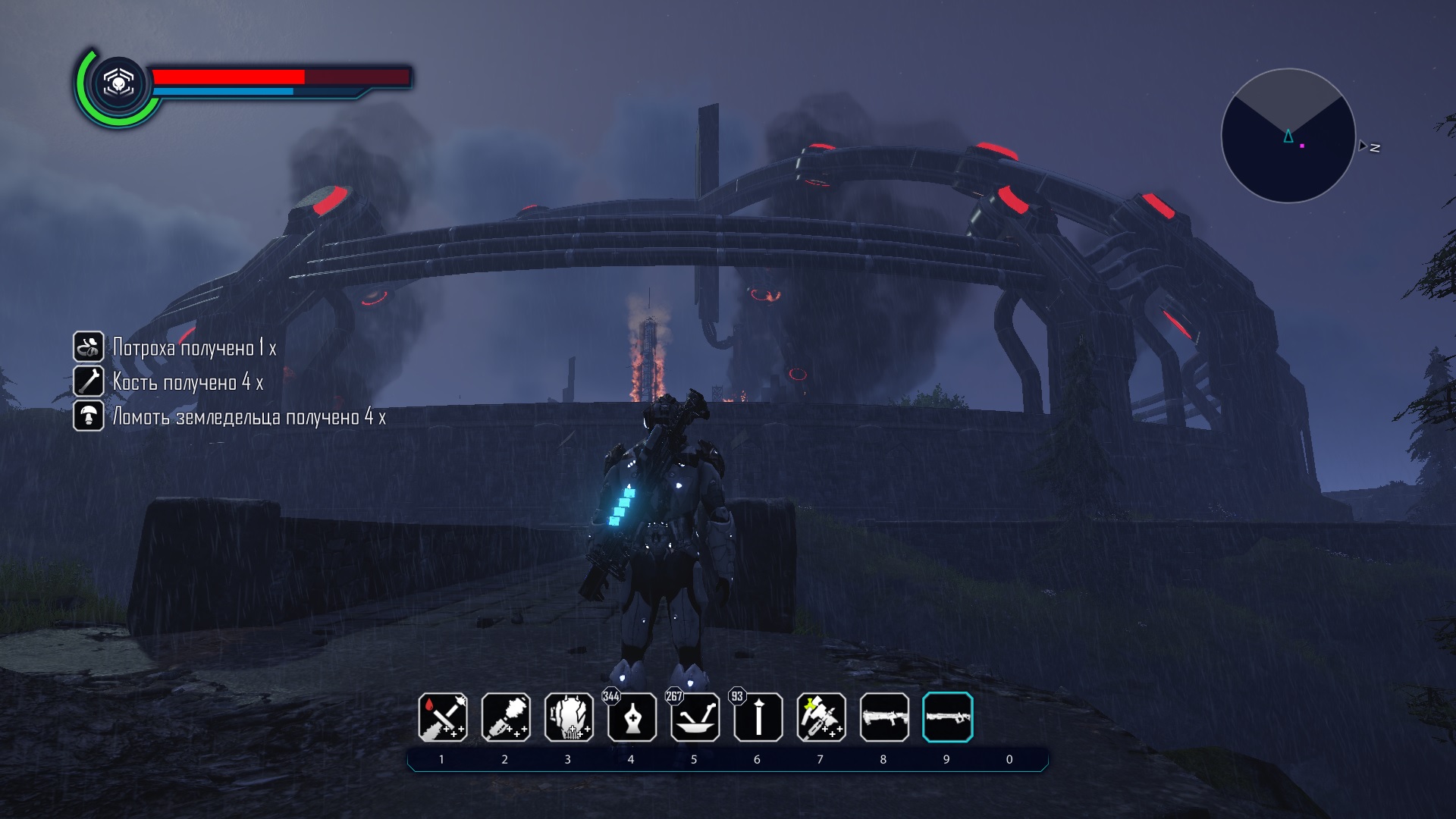Switch to the shotgun in slot 8
The width and height of the screenshot is (1456, 819).
(x=884, y=717)
